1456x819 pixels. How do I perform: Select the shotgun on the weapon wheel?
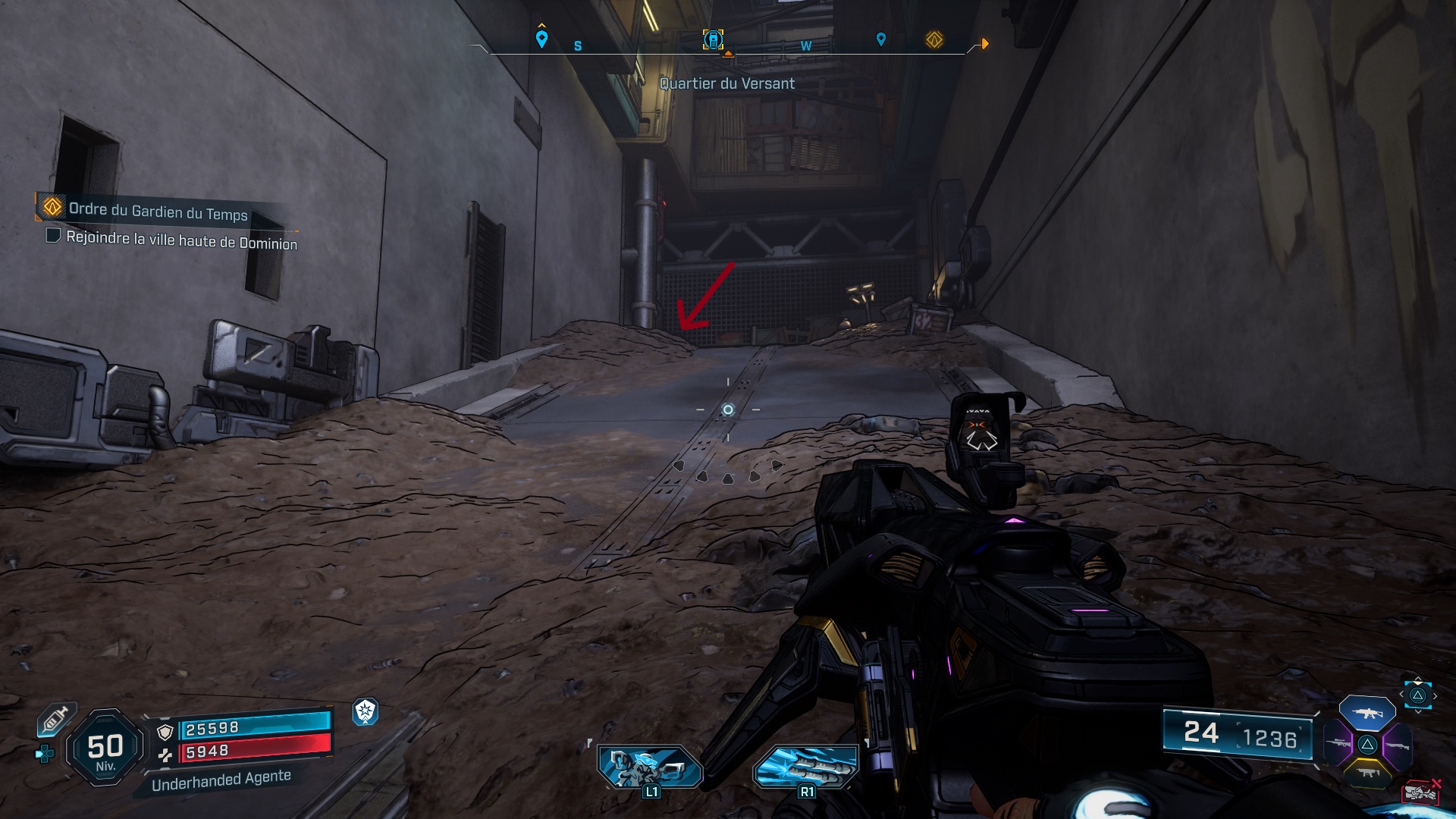tap(1398, 745)
